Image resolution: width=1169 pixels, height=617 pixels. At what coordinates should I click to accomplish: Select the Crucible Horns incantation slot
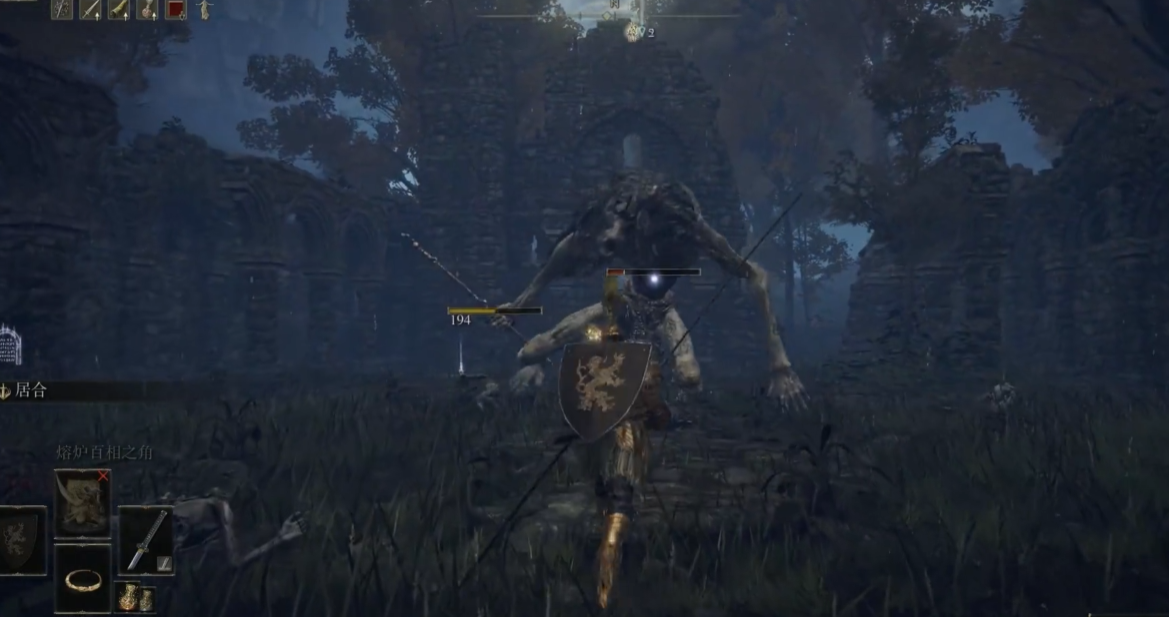point(82,501)
